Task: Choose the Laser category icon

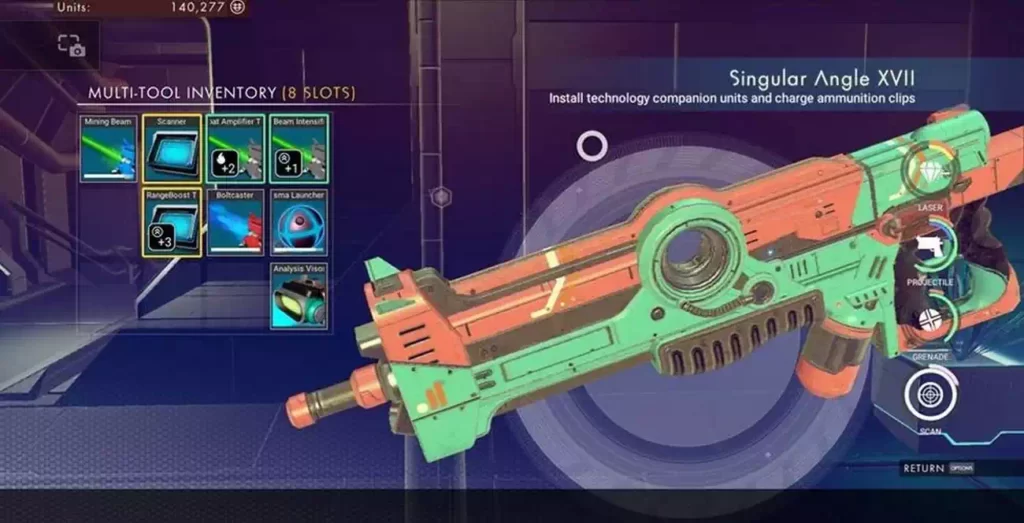Action: point(930,170)
